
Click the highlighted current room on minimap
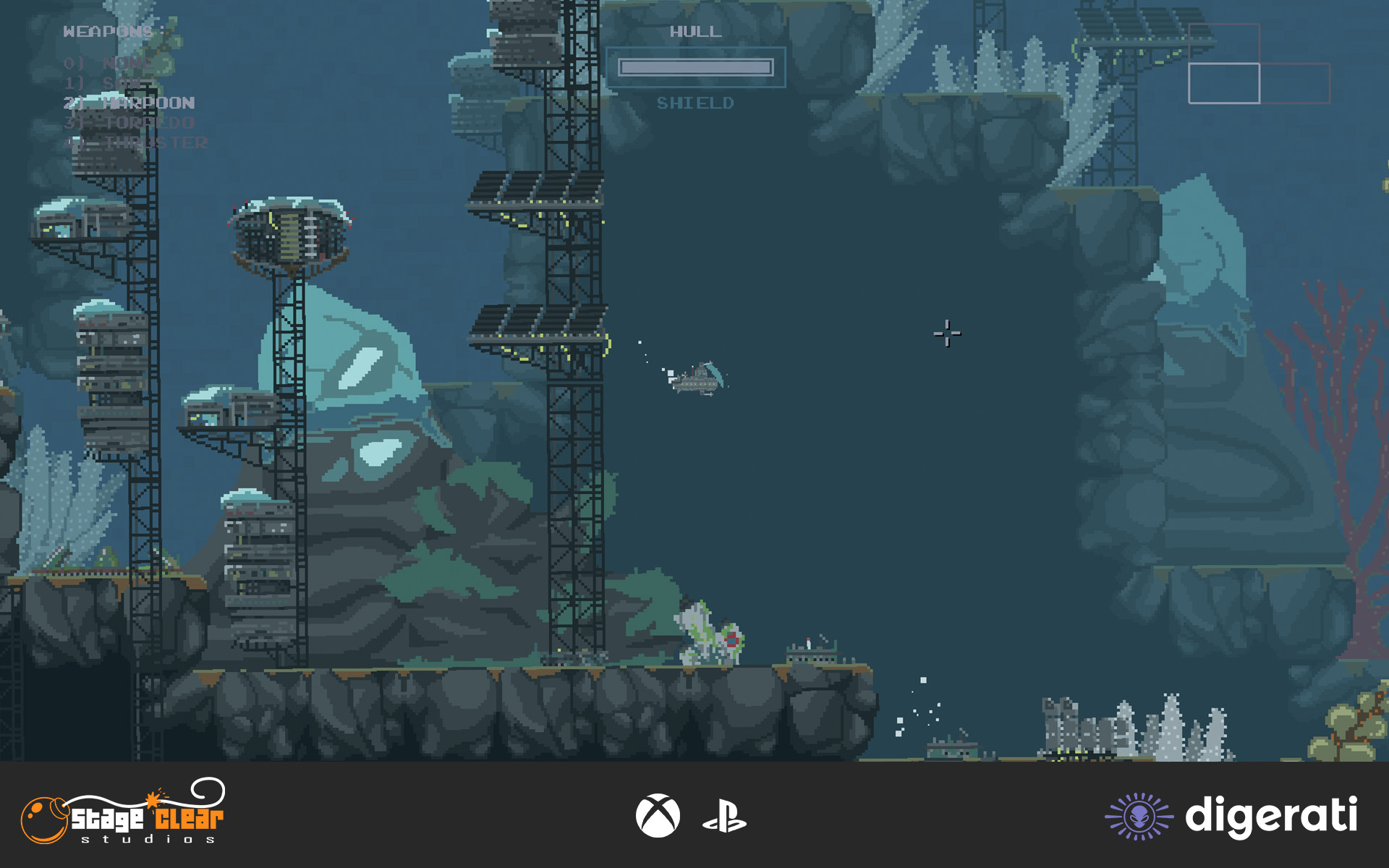point(1223,83)
